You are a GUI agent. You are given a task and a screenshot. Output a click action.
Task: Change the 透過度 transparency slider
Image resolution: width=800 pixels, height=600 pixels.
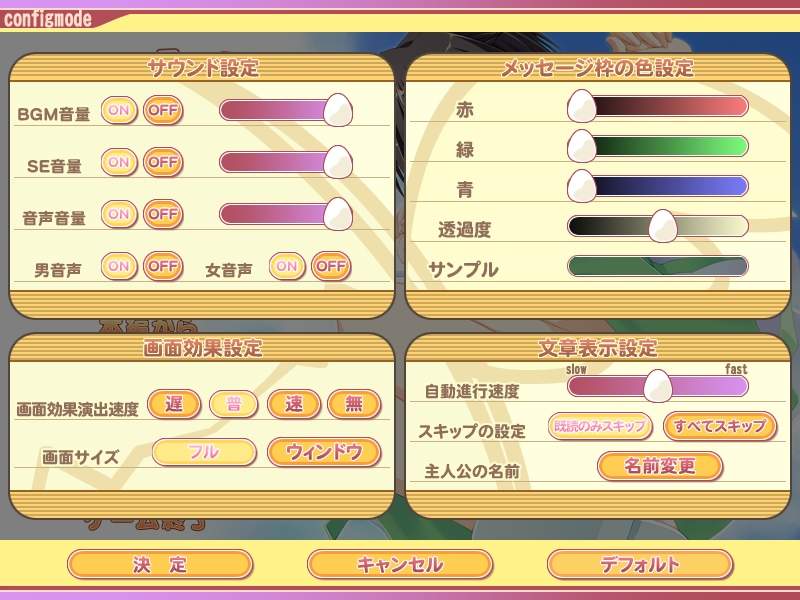tap(658, 226)
